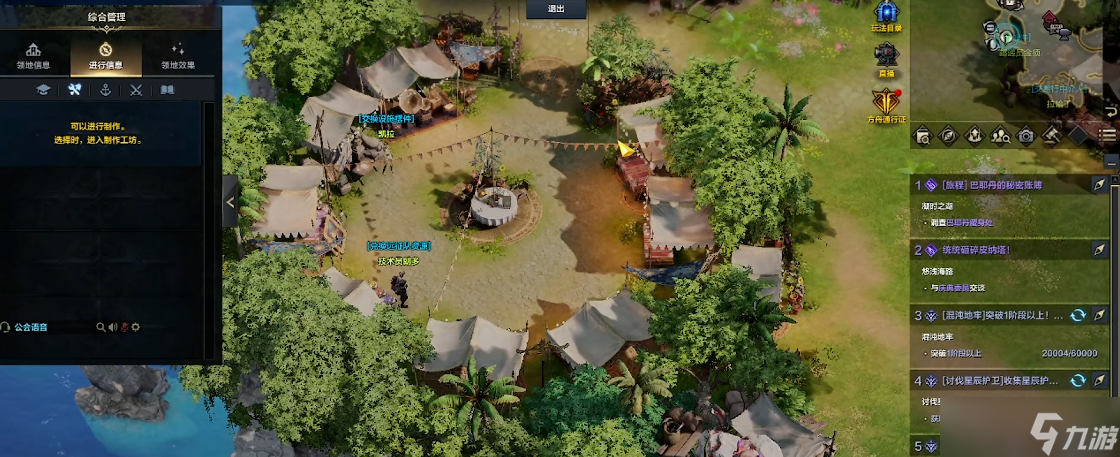Select the 进行信息 tab
The width and height of the screenshot is (1120, 457).
pos(105,56)
